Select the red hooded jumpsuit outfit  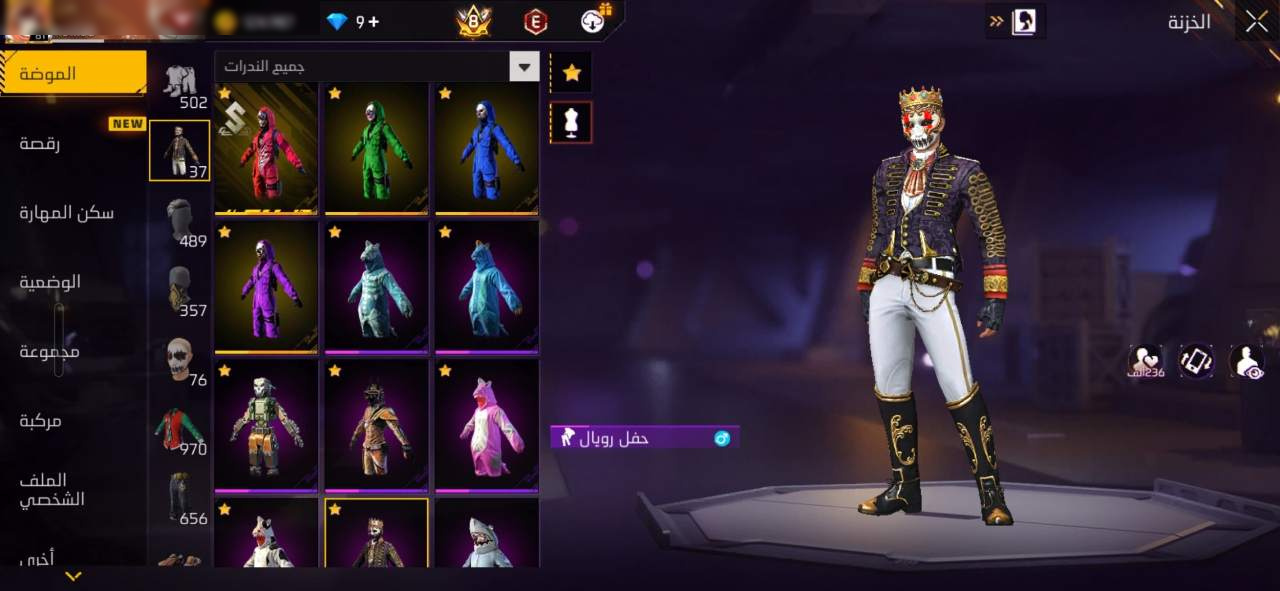tap(266, 148)
